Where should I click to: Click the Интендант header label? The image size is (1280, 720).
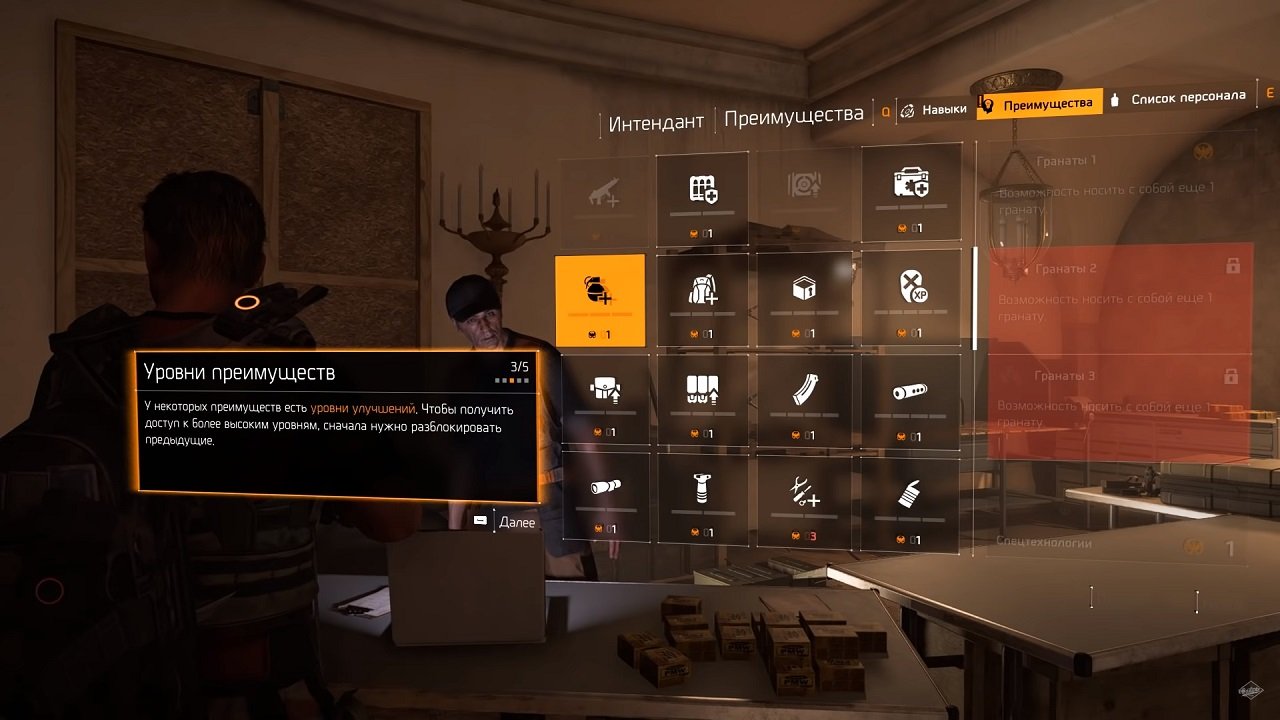pyautogui.click(x=655, y=119)
